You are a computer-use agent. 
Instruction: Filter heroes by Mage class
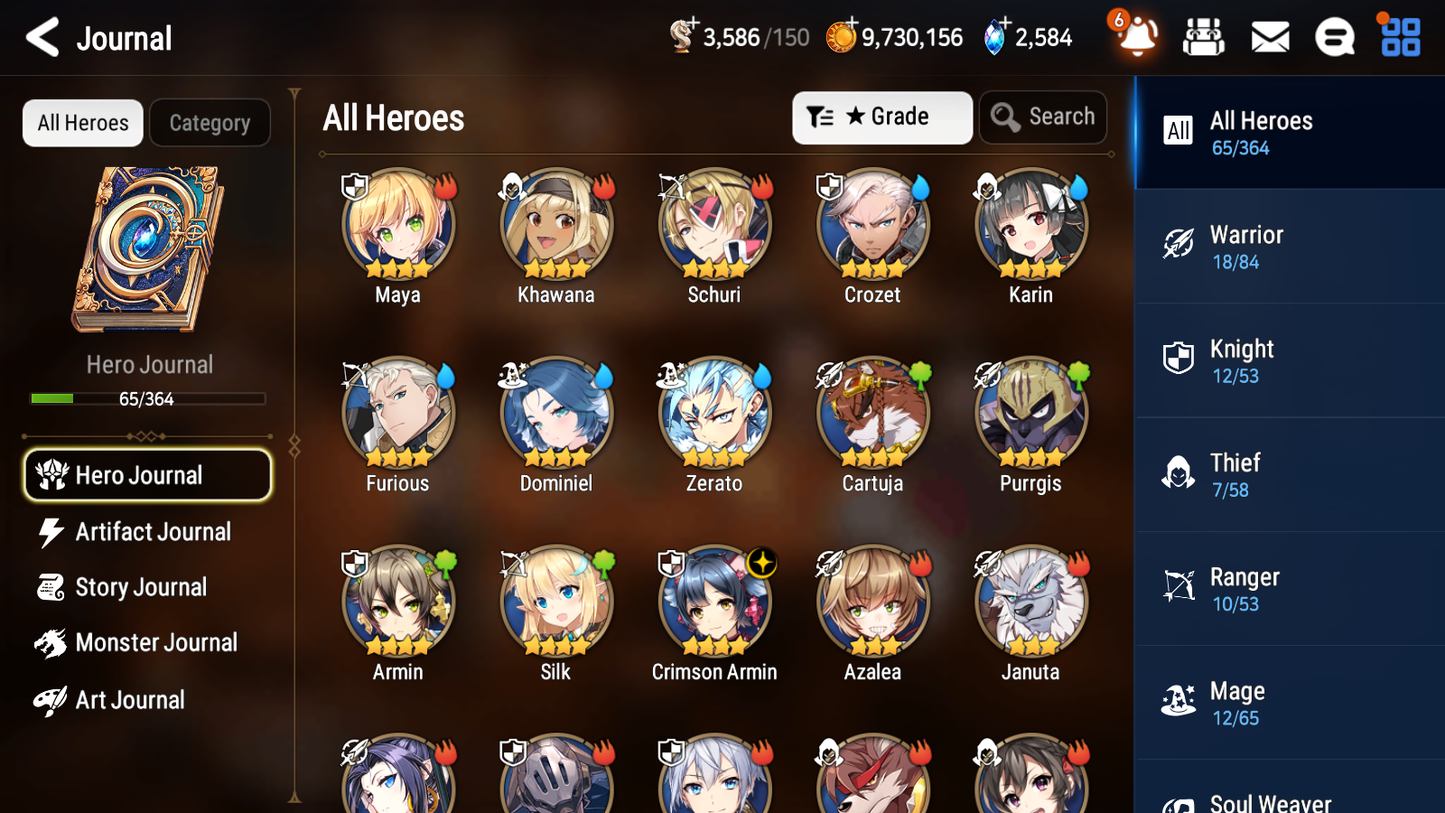1289,702
